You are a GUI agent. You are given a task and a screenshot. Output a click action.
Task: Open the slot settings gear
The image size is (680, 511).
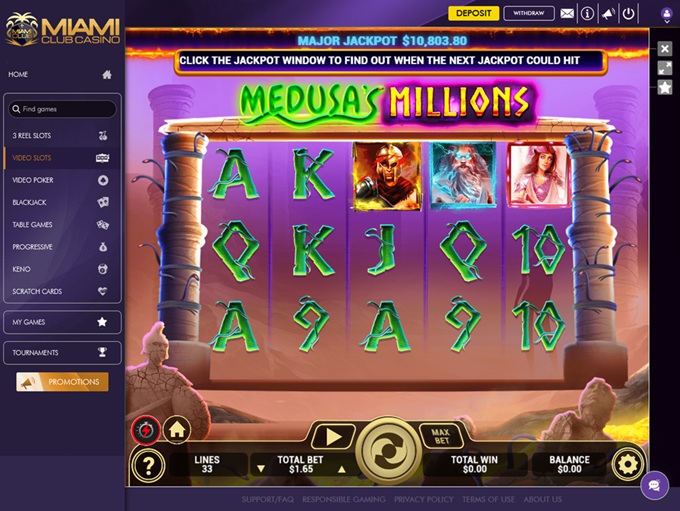[x=628, y=464]
